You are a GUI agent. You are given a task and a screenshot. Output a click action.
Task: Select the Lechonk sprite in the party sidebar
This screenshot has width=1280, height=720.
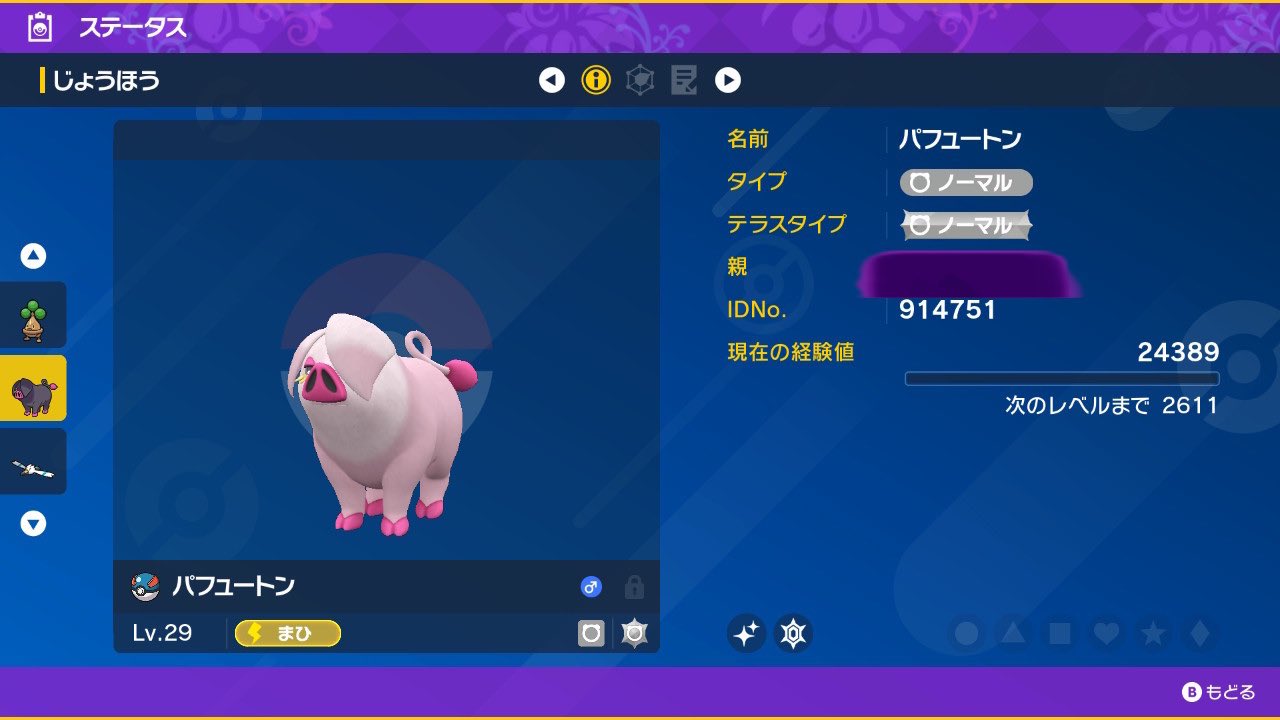[33, 387]
